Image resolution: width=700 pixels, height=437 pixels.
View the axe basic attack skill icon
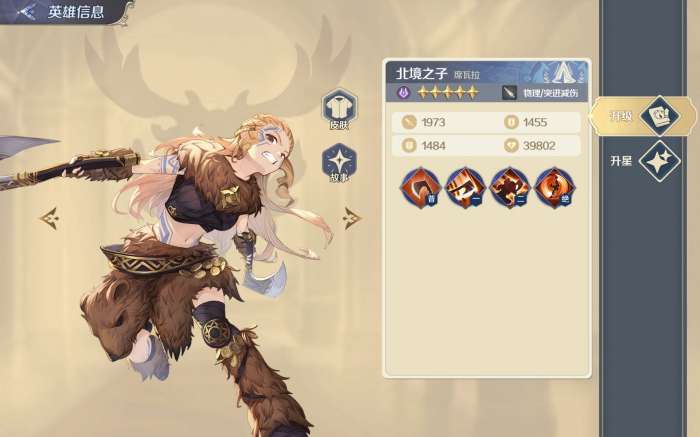point(419,186)
